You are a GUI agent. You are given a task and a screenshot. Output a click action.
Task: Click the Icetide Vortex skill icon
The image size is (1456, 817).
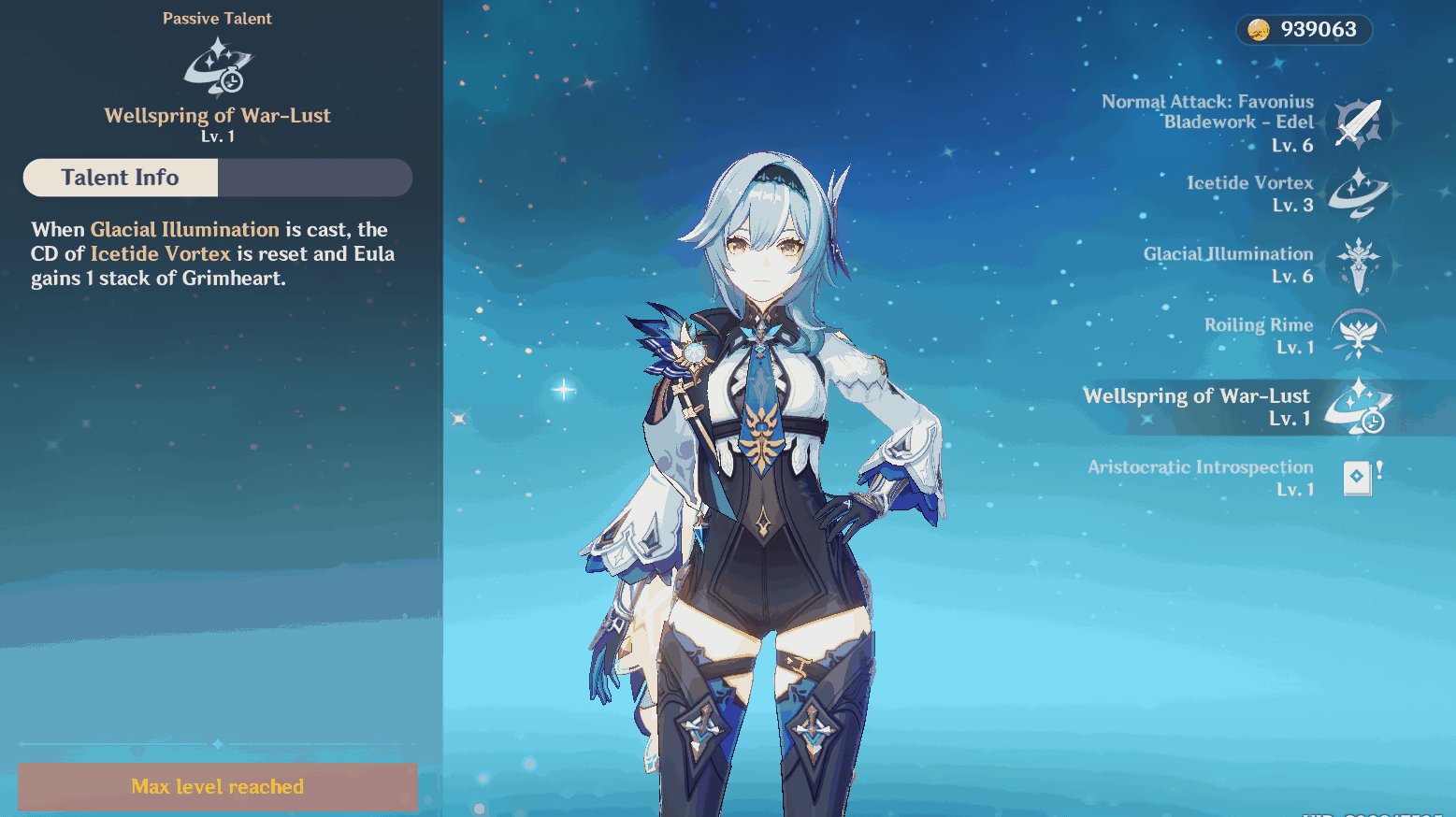coord(1358,193)
